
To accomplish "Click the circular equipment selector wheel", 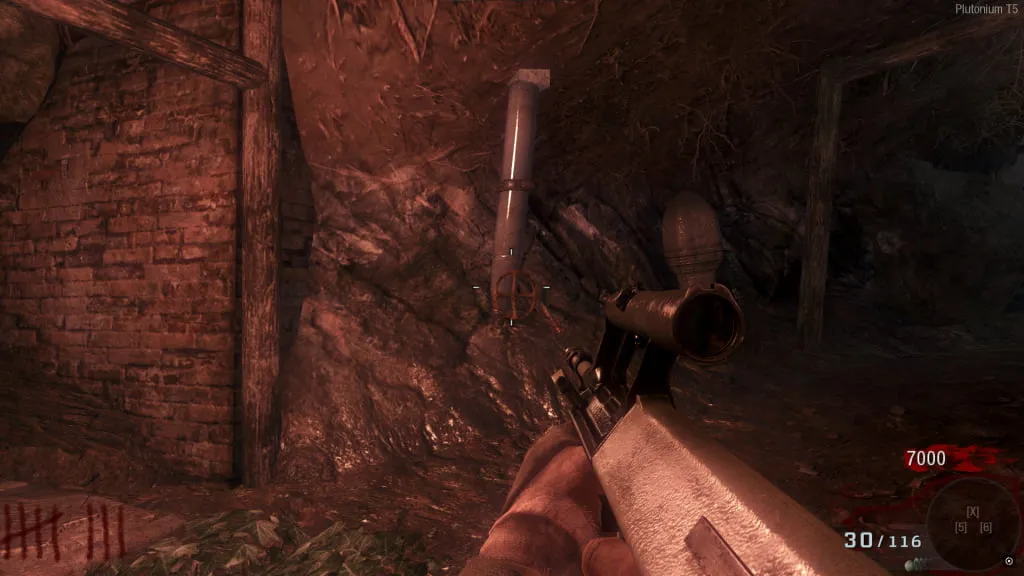I will point(972,522).
